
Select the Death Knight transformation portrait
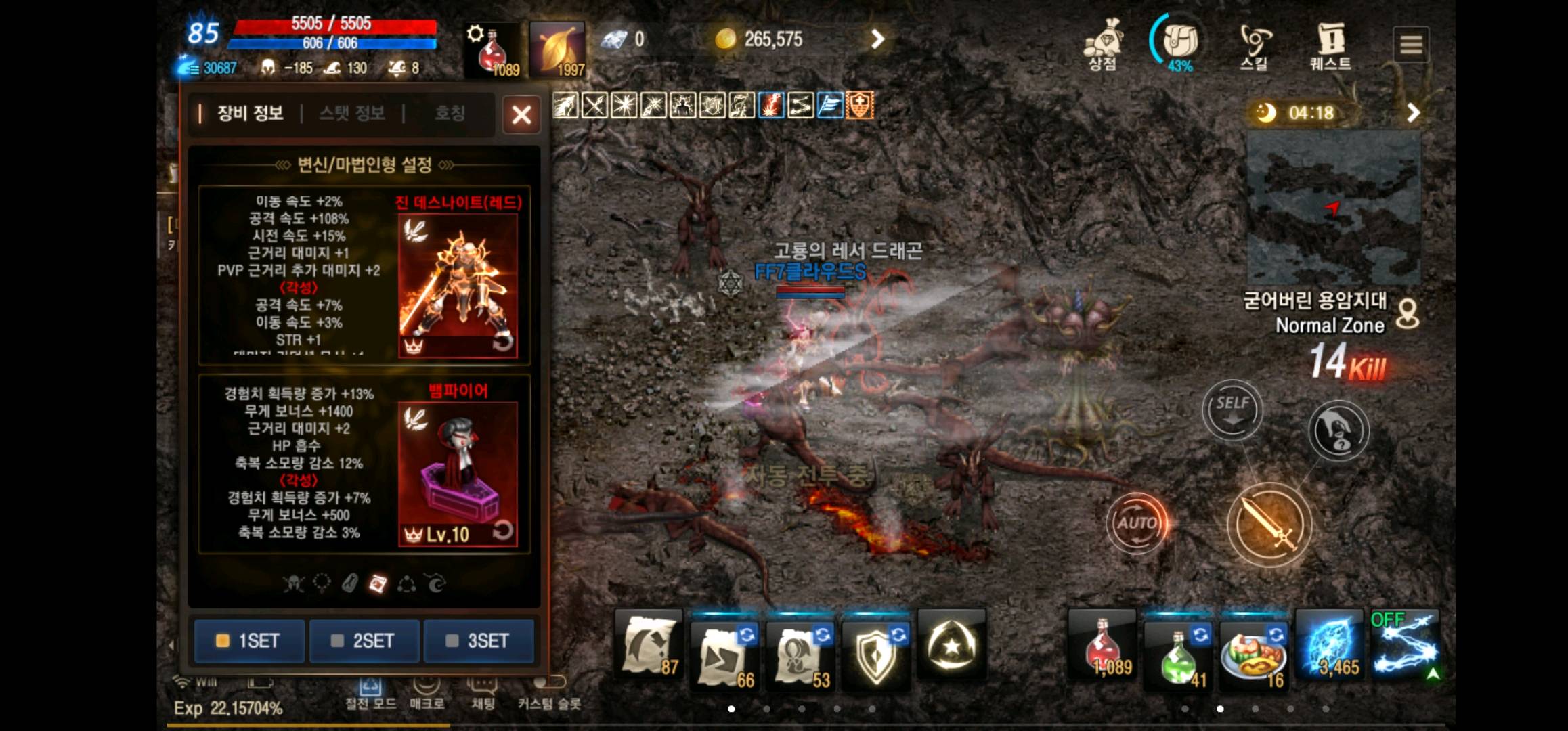click(458, 285)
